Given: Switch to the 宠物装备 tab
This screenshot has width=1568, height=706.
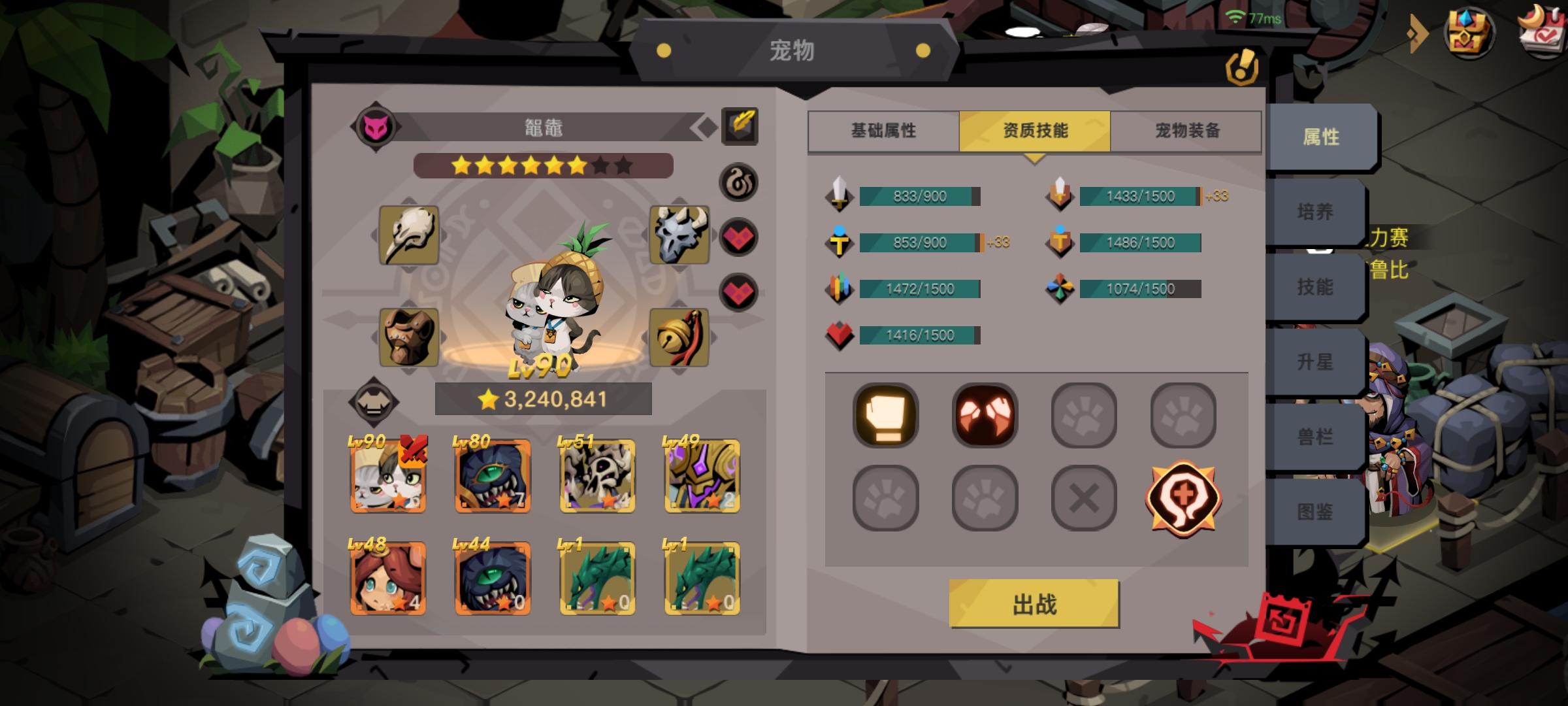Looking at the screenshot, I should (x=1188, y=131).
